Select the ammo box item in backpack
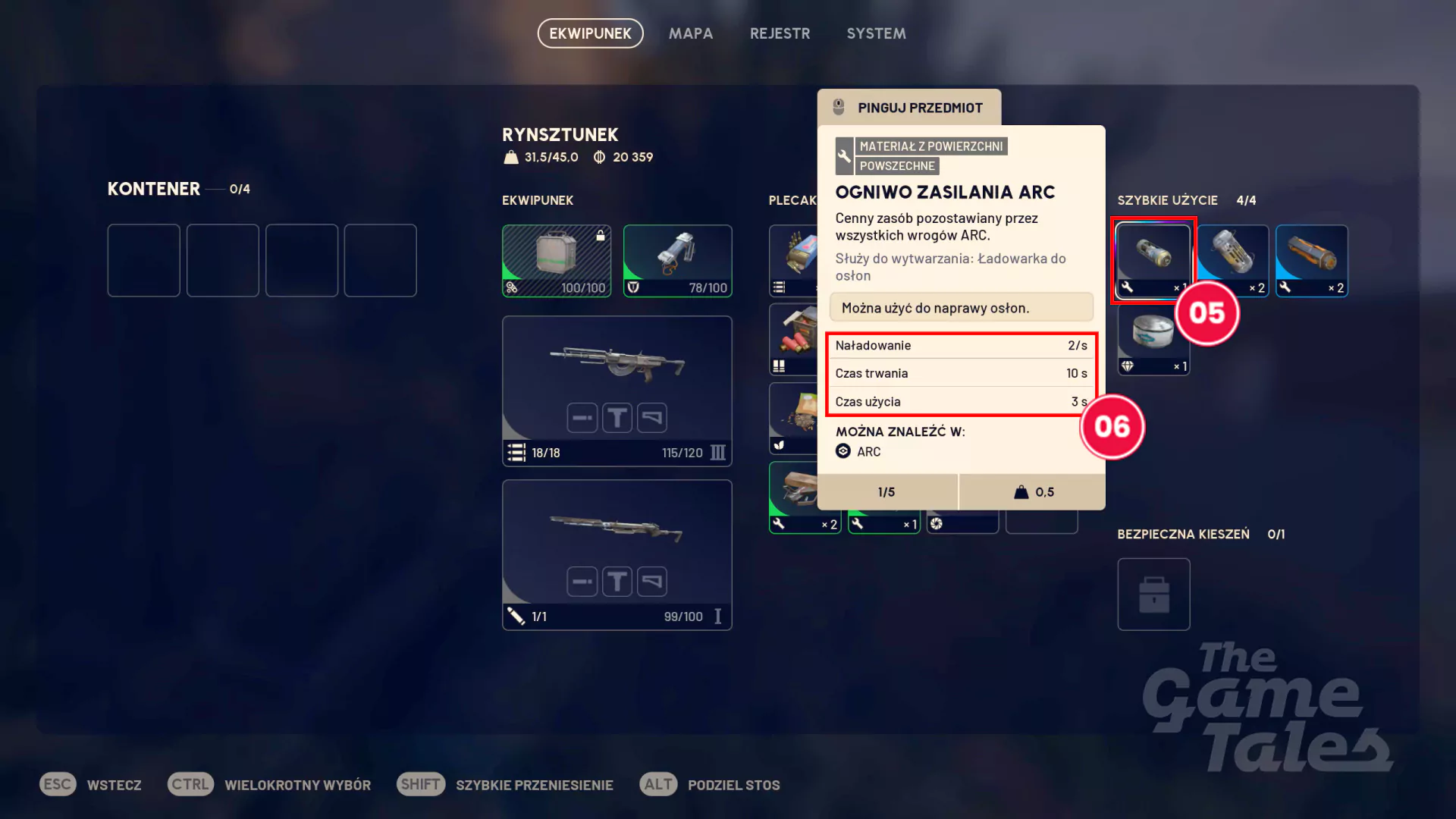 coord(792,260)
